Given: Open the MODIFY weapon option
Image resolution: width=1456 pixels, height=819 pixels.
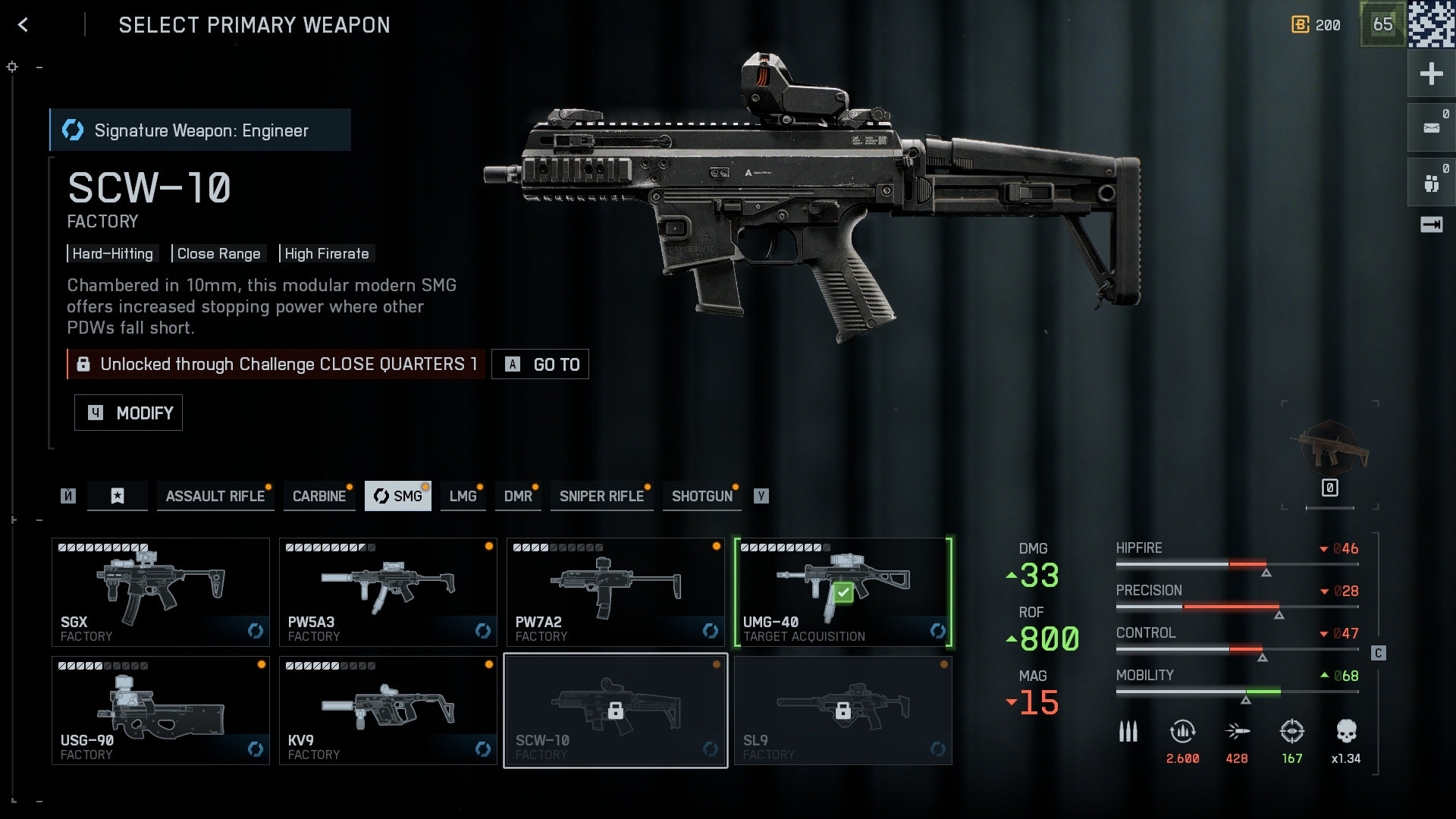Looking at the screenshot, I should [129, 413].
